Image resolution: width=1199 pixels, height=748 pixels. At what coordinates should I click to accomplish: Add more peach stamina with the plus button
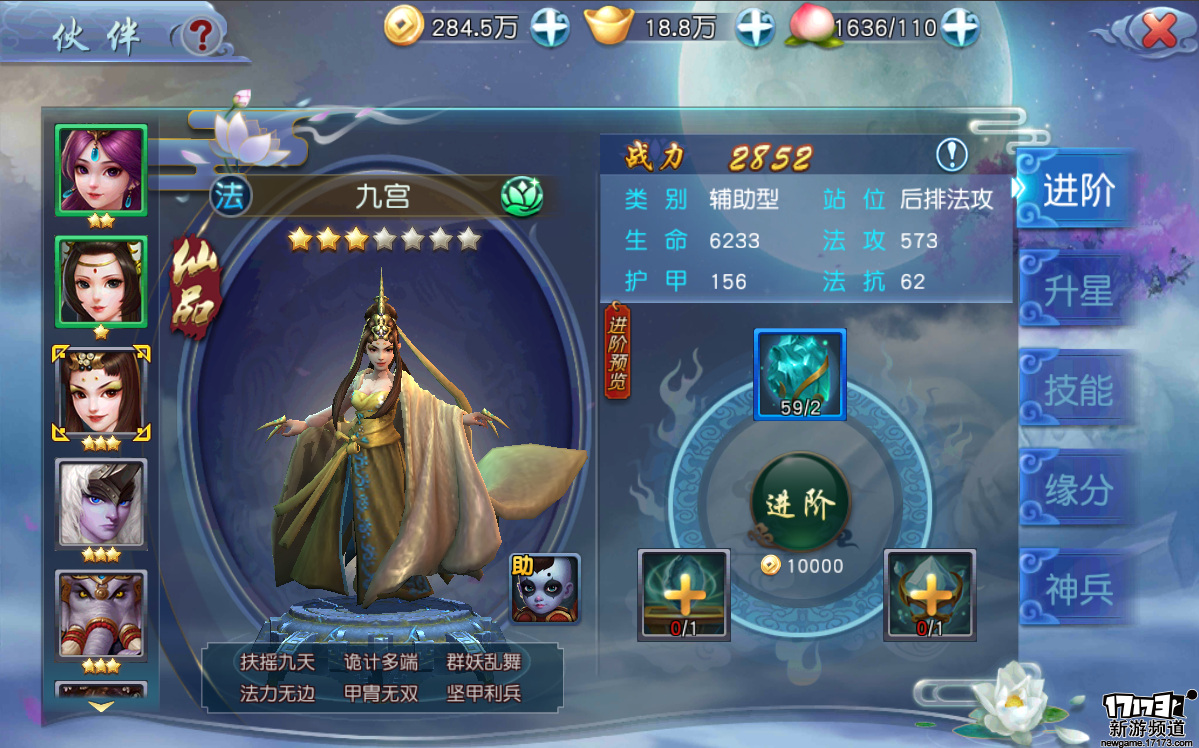[959, 27]
